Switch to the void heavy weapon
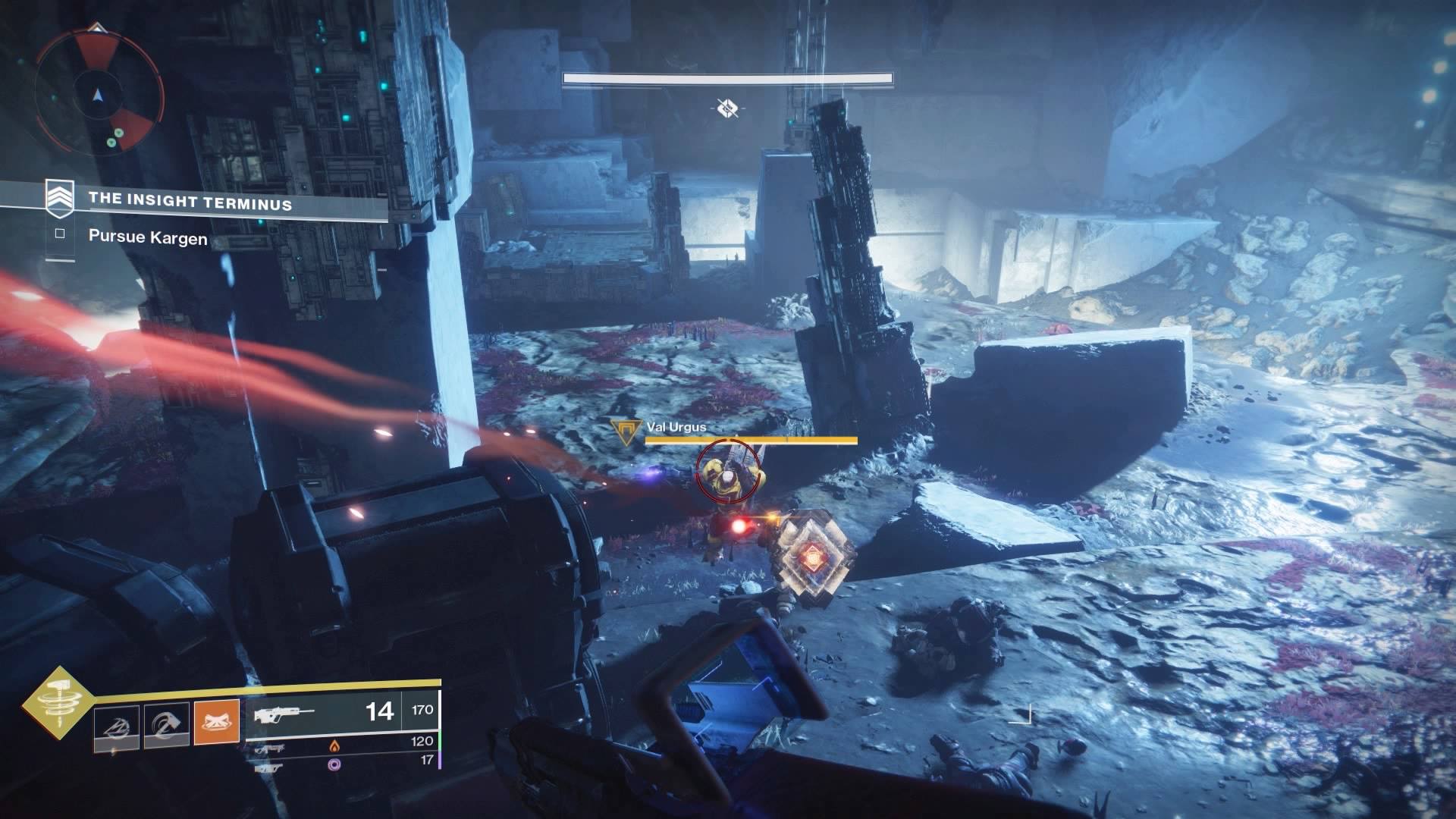Viewport: 1456px width, 819px height. click(x=334, y=765)
